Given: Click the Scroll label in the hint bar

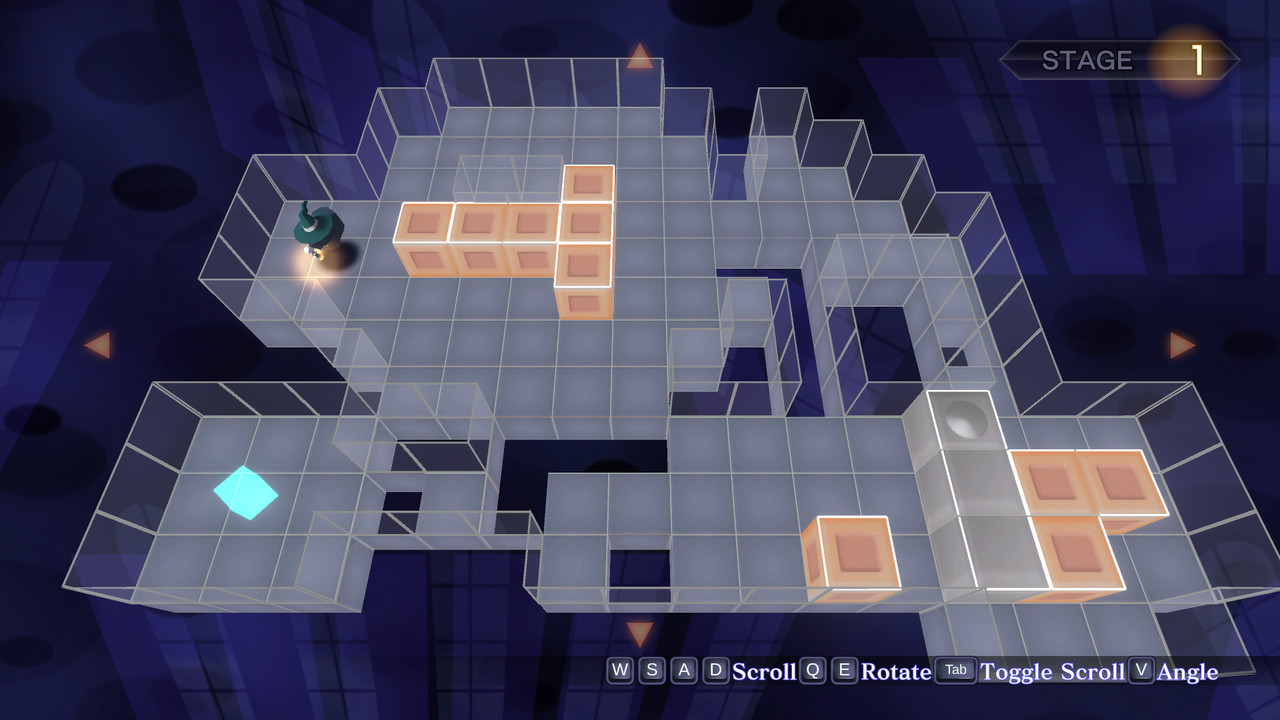Looking at the screenshot, I should [764, 672].
